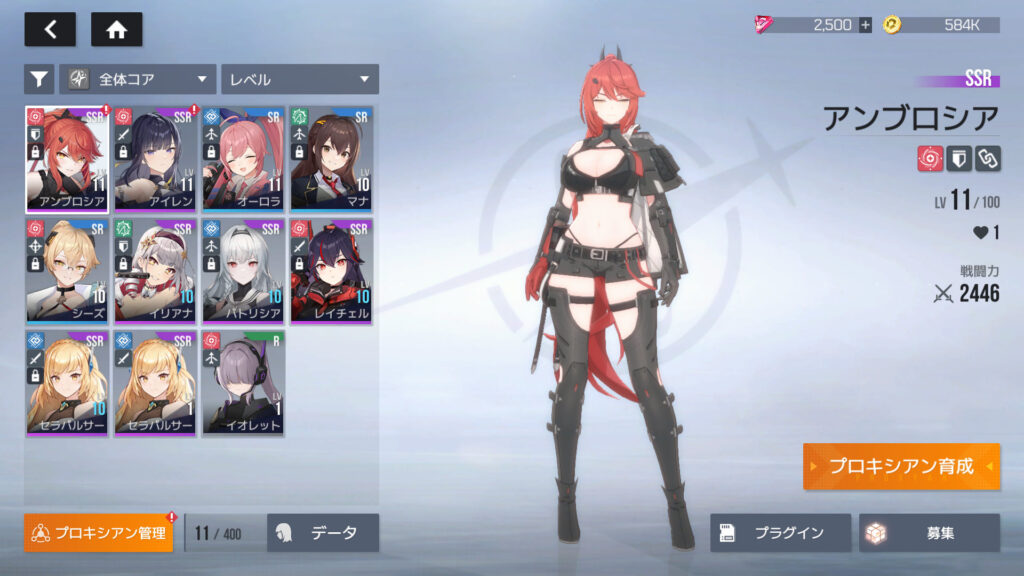Click the アンブロシア character card
The image size is (1024, 576).
click(x=68, y=158)
